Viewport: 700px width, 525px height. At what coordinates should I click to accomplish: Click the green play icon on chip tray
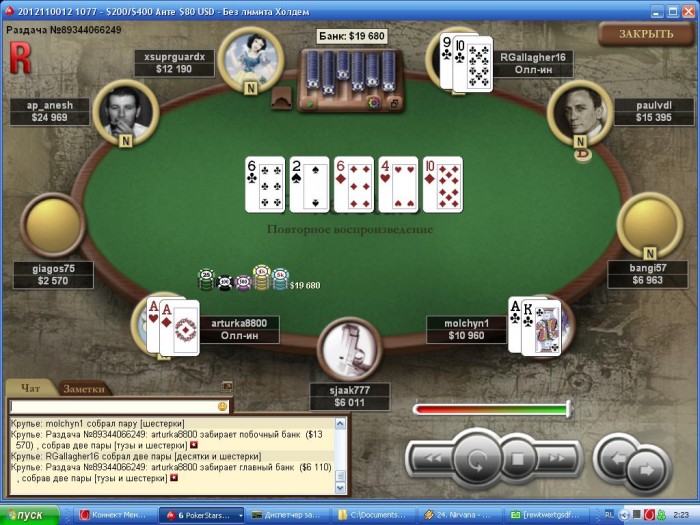pyautogui.click(x=311, y=102)
